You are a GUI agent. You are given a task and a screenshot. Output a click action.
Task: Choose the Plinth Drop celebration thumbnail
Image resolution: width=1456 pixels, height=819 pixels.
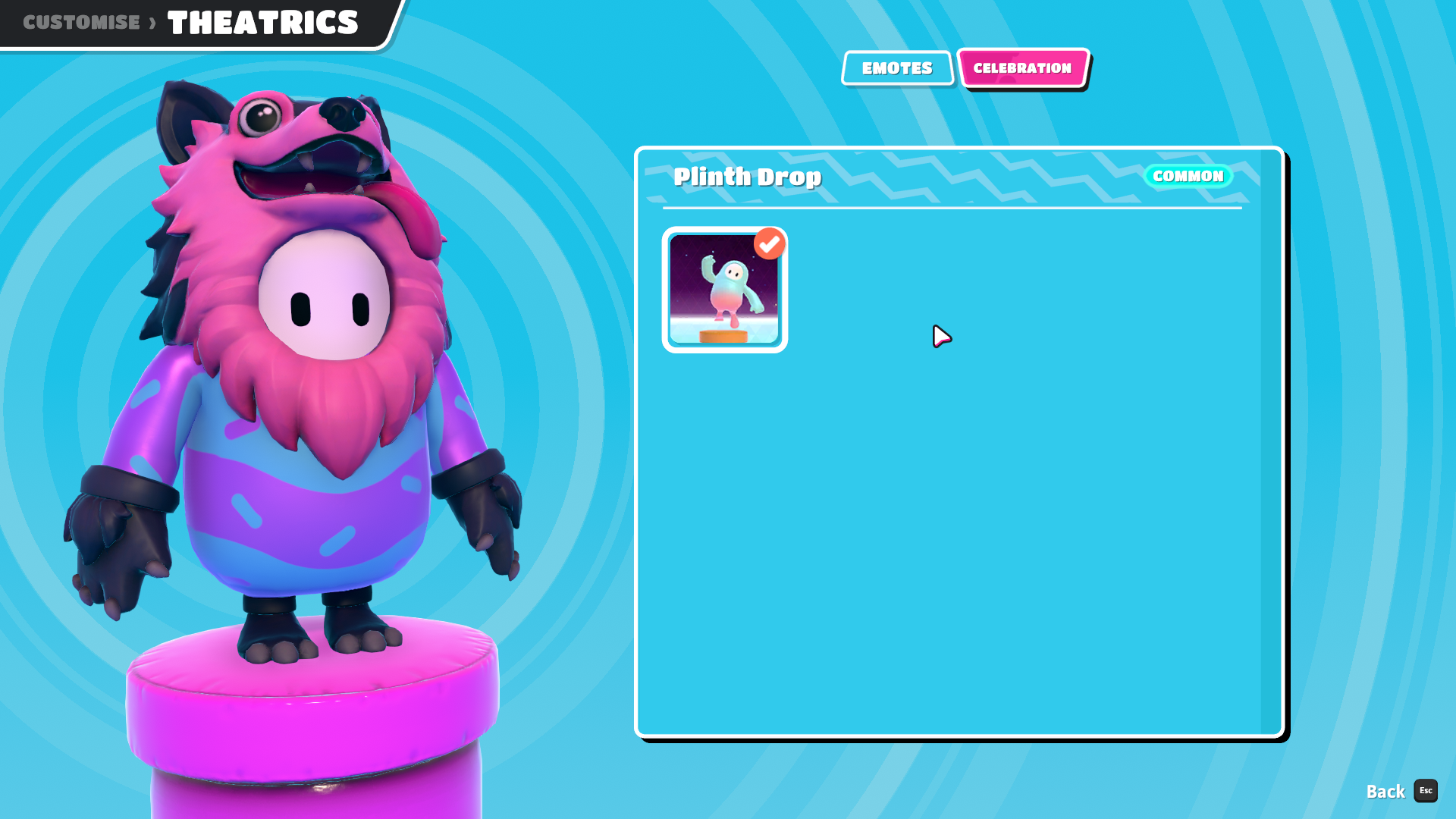tap(724, 290)
